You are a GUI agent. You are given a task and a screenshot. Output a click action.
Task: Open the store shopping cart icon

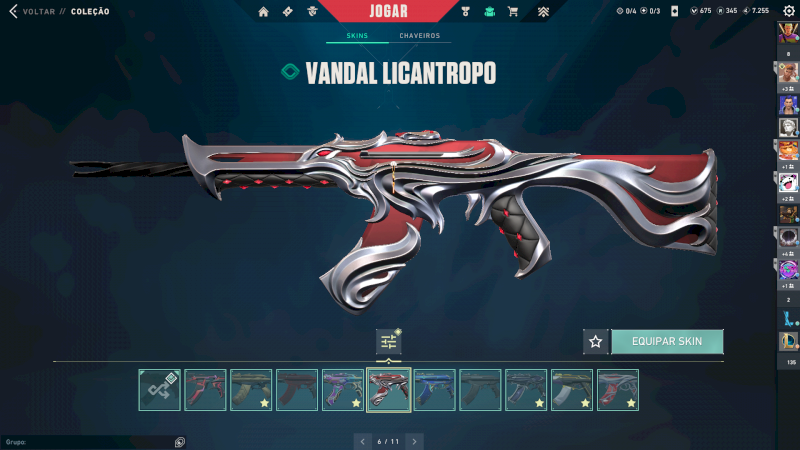(x=513, y=12)
